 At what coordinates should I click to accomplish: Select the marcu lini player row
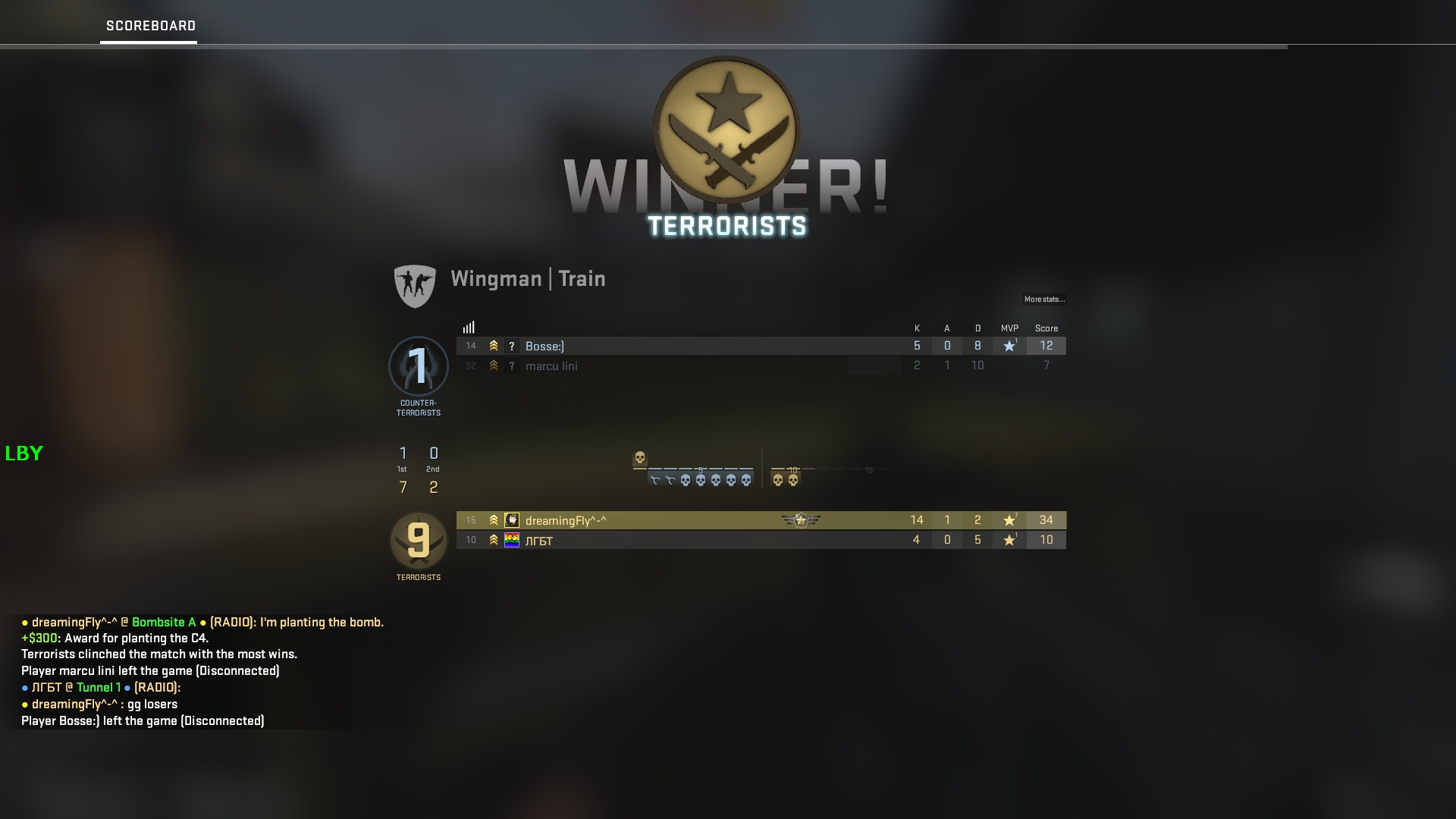coord(682,366)
